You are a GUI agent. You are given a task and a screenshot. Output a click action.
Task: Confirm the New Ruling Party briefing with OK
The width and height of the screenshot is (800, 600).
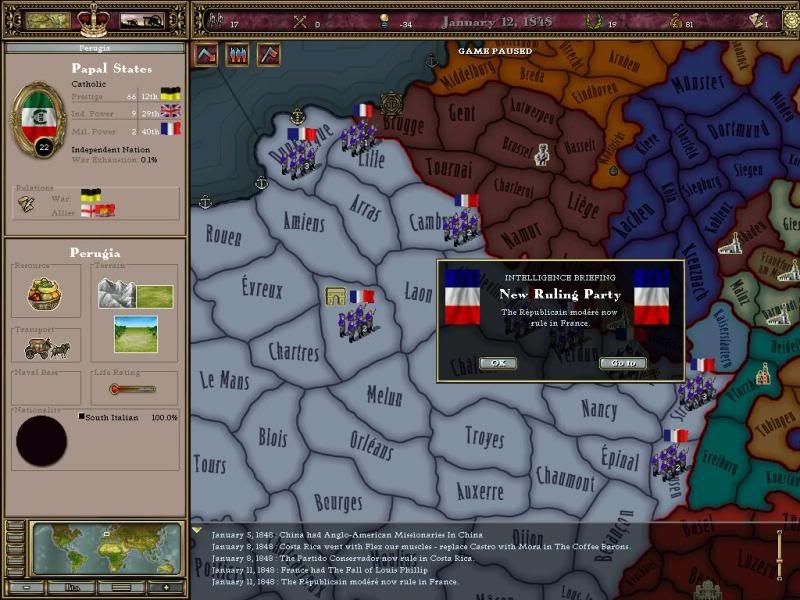497,363
